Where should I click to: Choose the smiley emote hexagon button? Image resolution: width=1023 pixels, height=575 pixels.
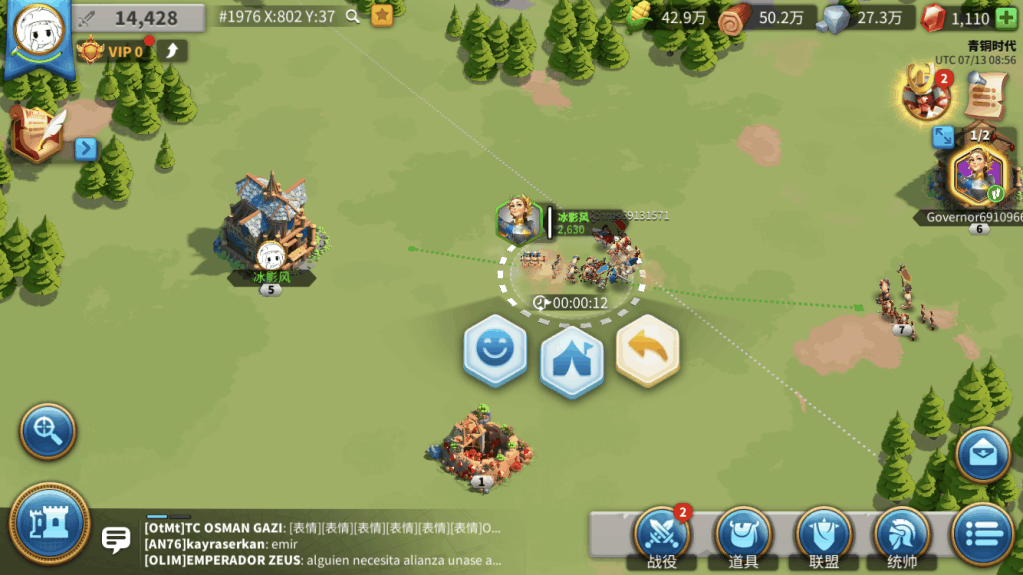[x=494, y=350]
